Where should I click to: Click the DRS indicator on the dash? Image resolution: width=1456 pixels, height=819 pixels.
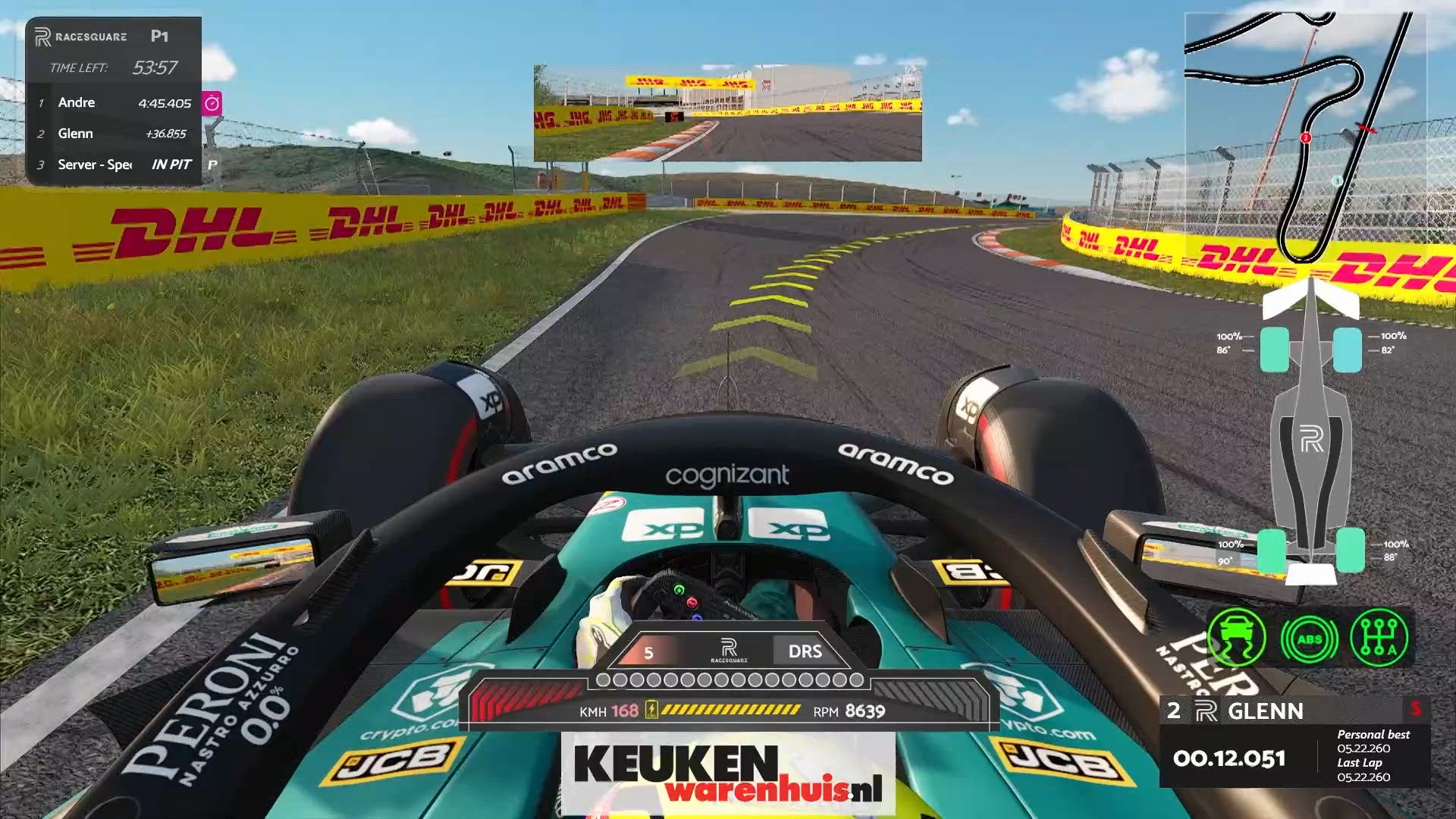(805, 651)
